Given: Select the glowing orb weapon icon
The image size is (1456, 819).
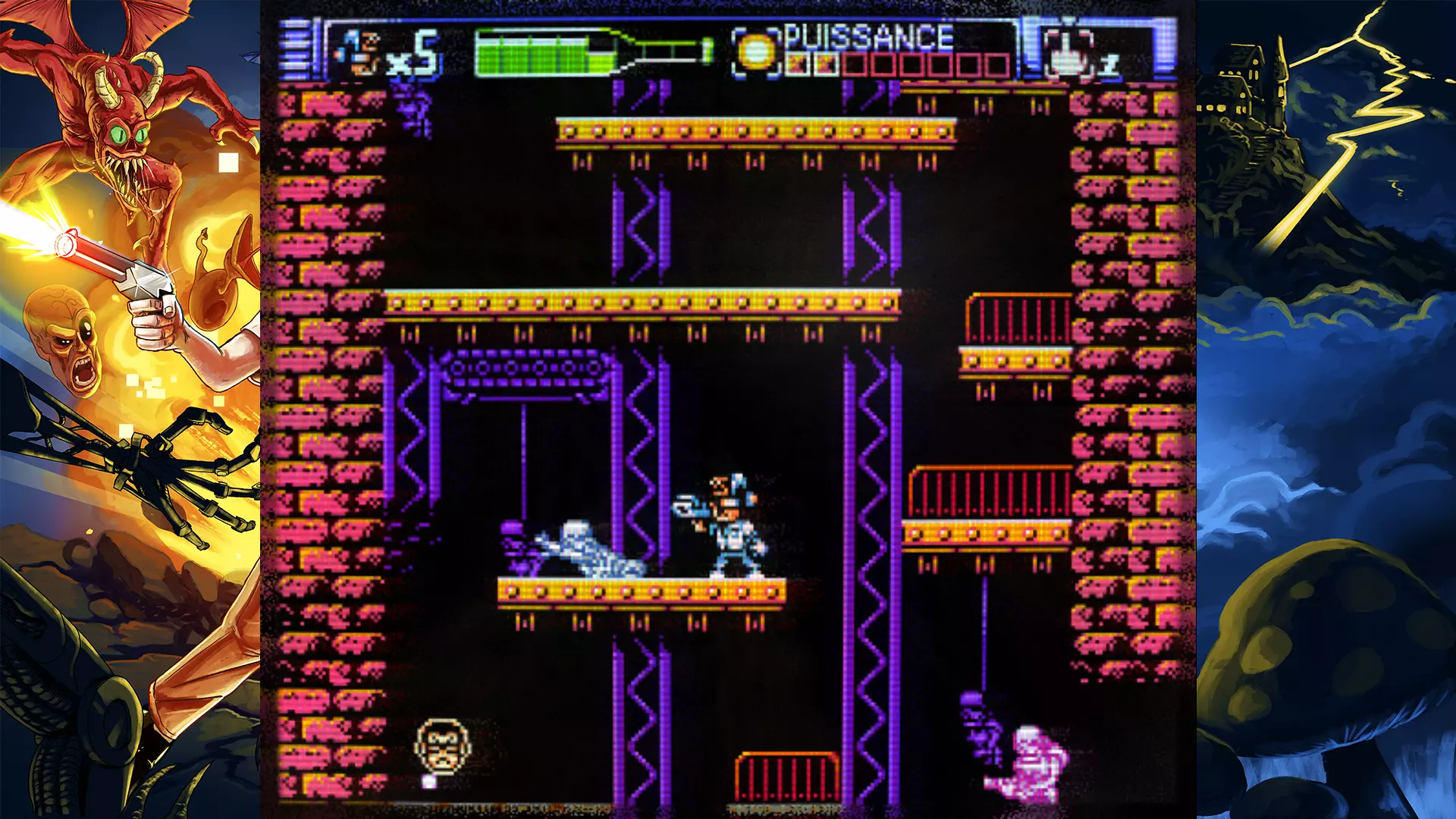Looking at the screenshot, I should pyautogui.click(x=757, y=52).
